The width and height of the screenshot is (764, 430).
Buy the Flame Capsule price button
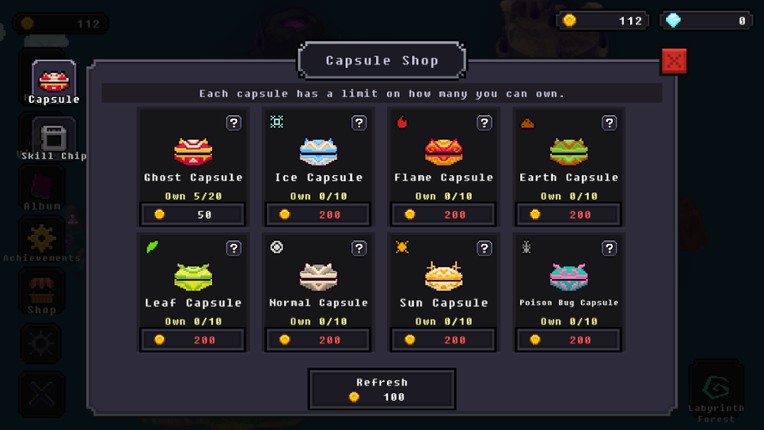[443, 215]
